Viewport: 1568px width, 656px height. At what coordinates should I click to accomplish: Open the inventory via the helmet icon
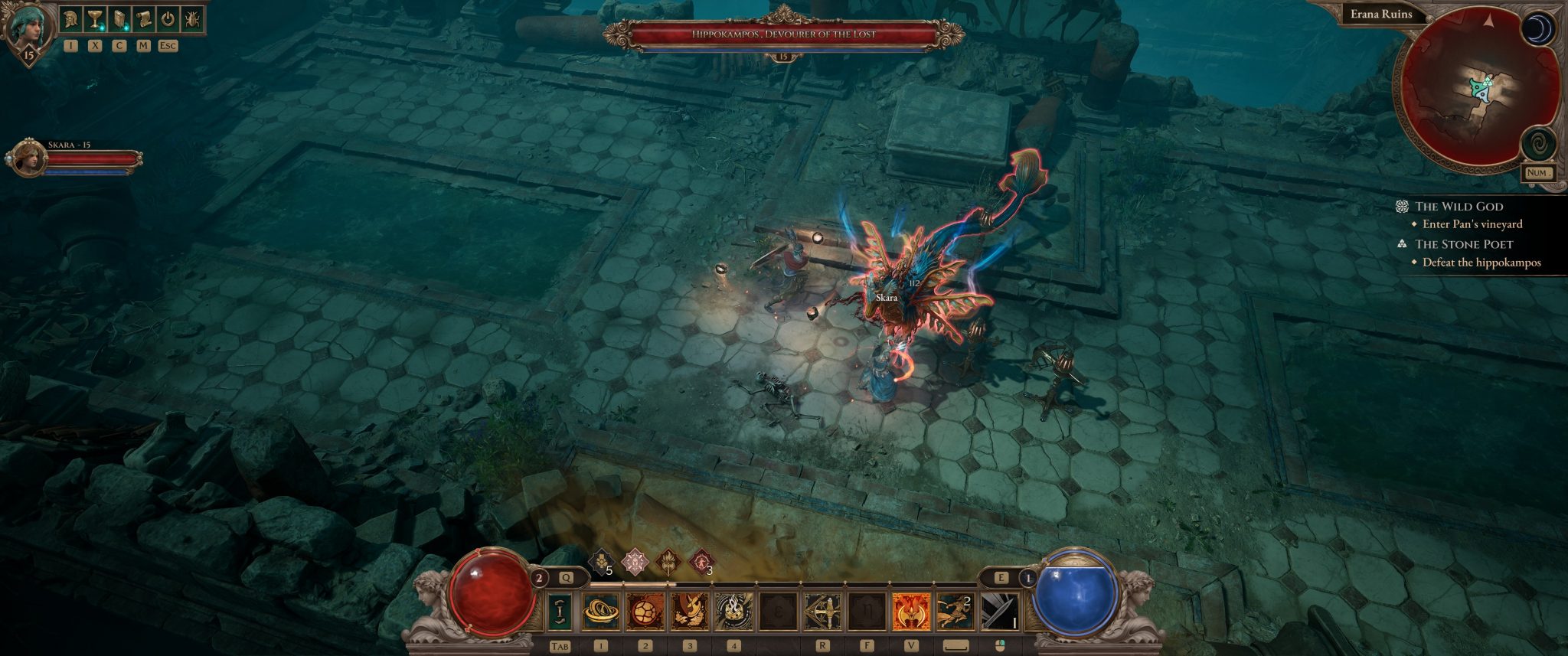[71, 19]
